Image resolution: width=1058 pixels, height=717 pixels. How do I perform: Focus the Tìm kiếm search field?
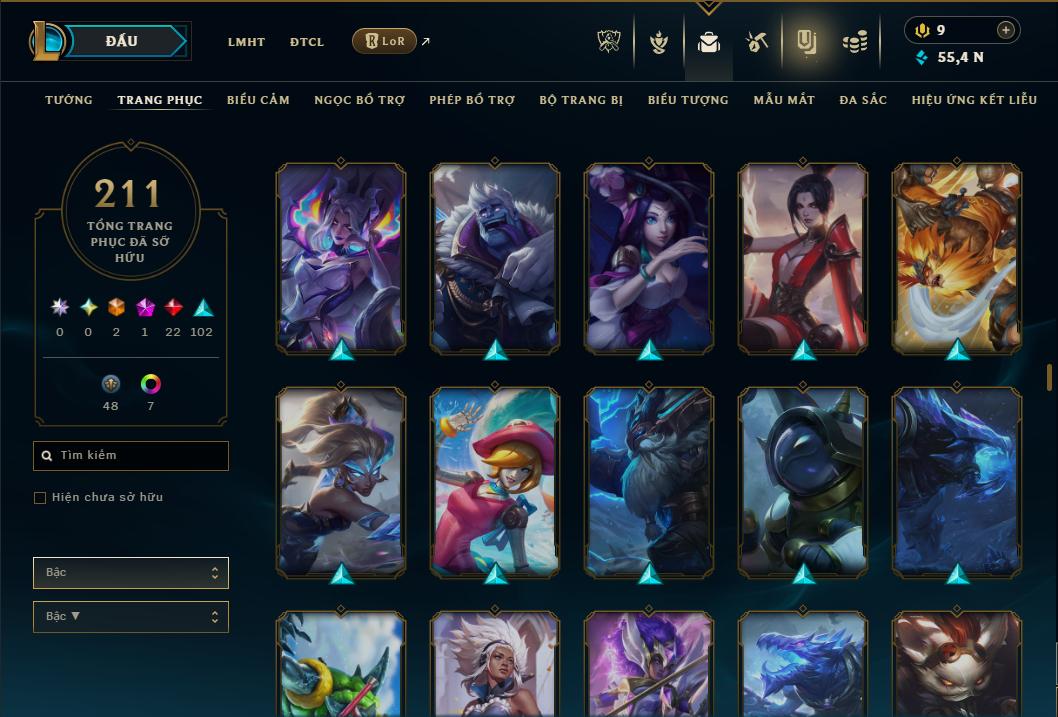click(131, 456)
